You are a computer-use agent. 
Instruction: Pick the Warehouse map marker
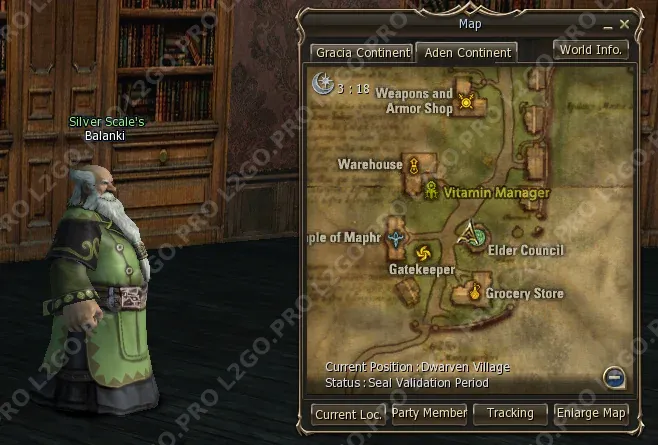point(413,166)
